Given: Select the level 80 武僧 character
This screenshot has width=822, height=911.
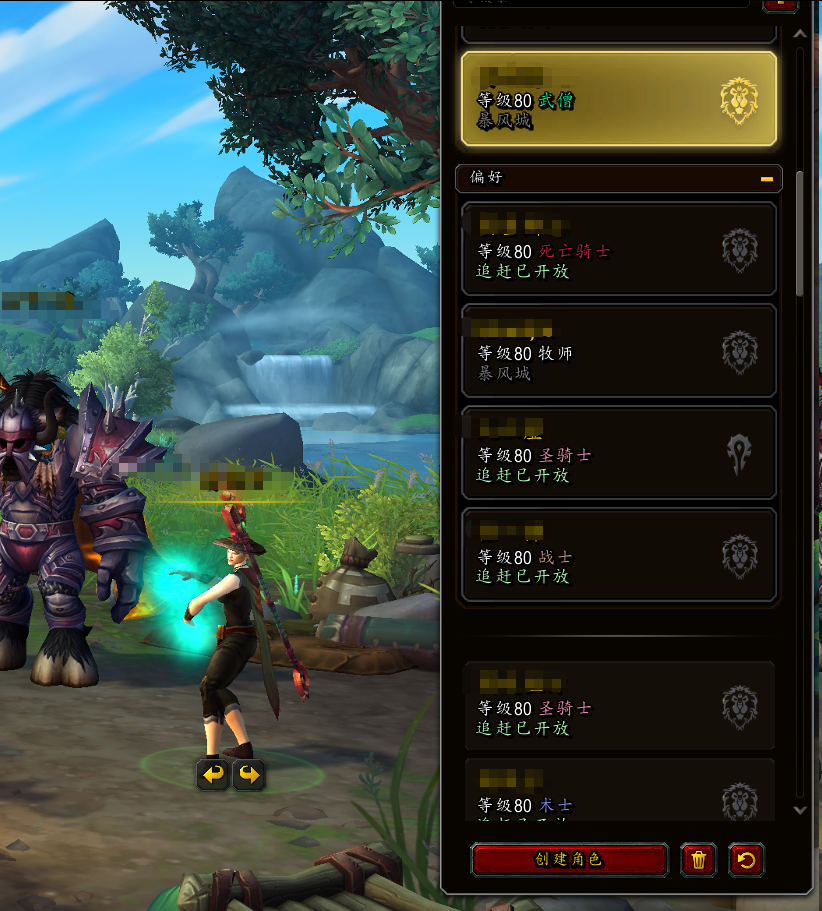Looking at the screenshot, I should [618, 99].
